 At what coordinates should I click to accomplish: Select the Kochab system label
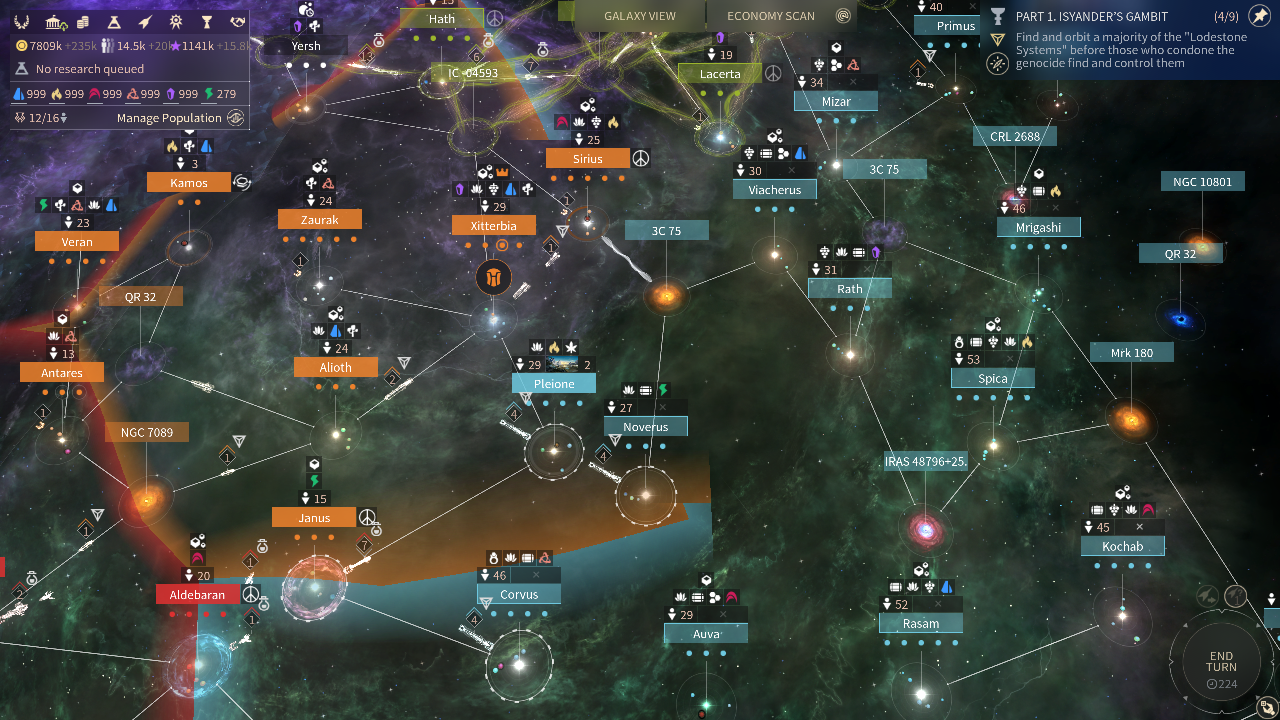pos(1122,547)
